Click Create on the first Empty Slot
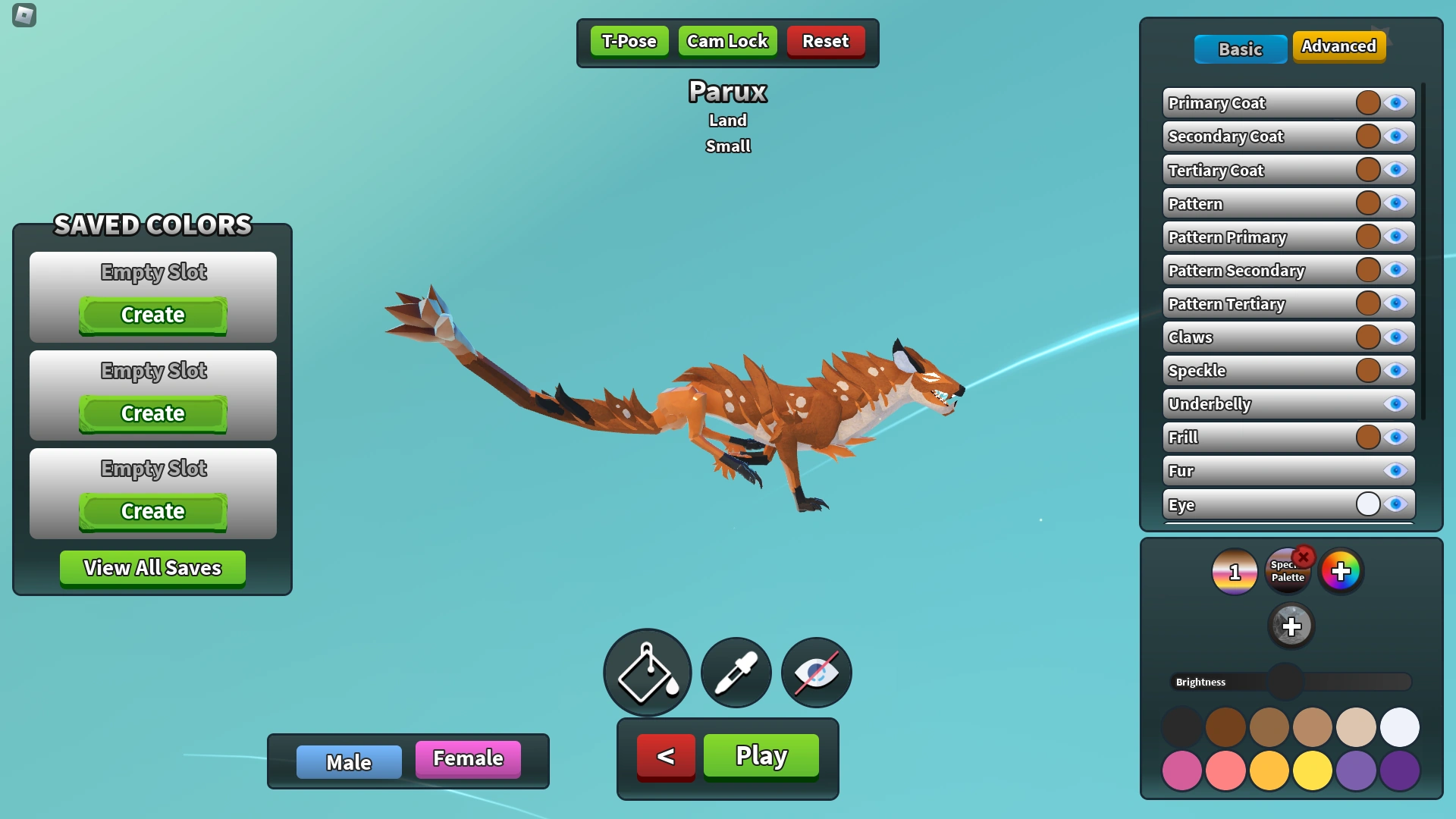 pos(152,315)
